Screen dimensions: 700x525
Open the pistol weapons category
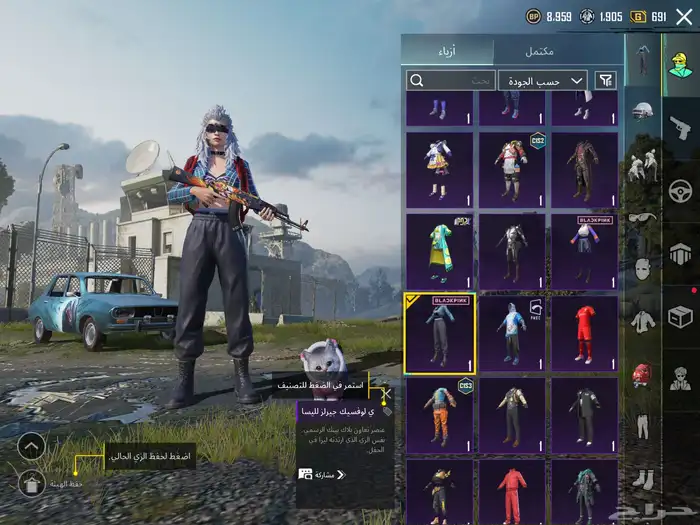tap(680, 126)
